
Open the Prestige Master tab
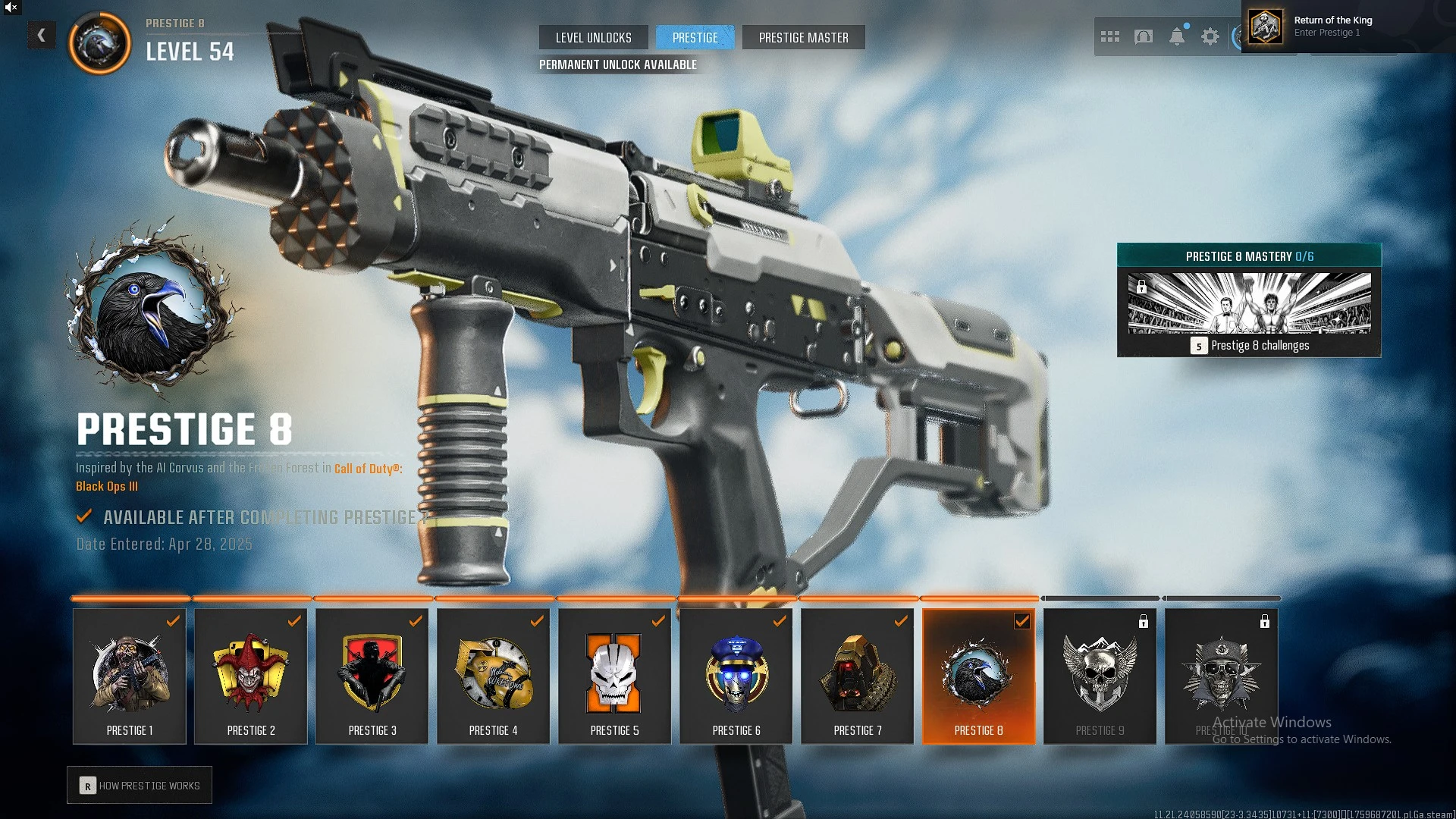(x=803, y=38)
